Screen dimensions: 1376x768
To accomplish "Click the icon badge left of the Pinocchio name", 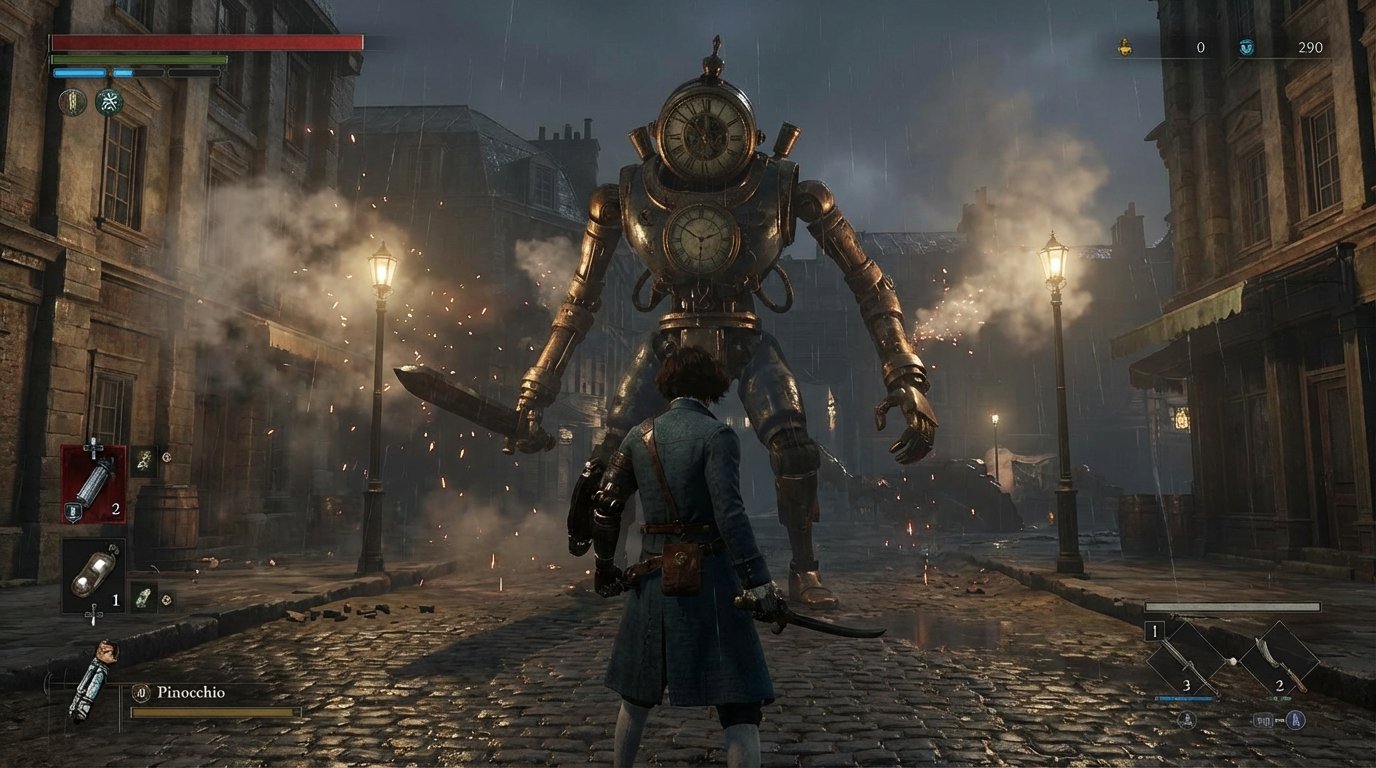I will tap(141, 692).
